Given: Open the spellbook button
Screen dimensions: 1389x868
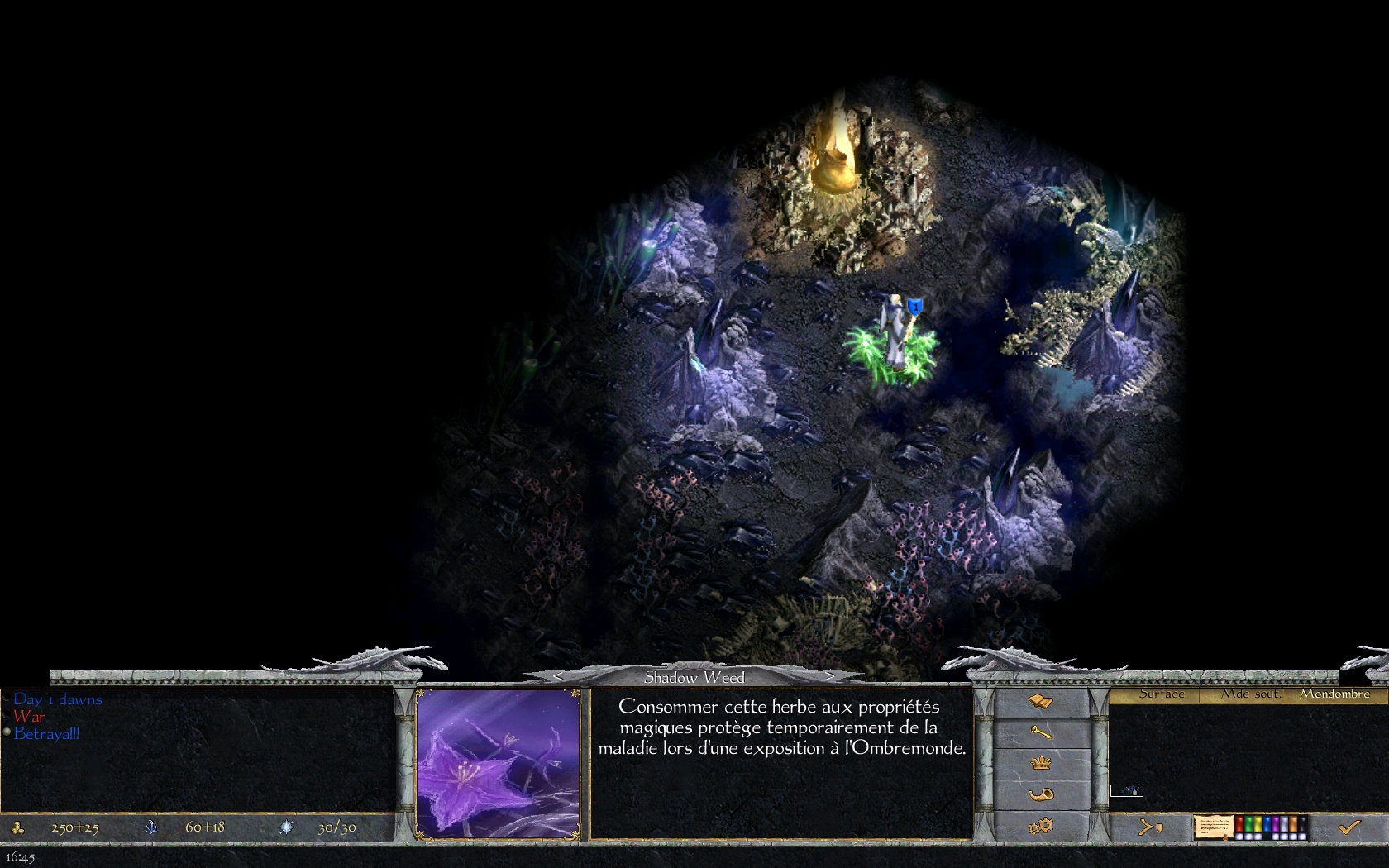Looking at the screenshot, I should (1041, 703).
